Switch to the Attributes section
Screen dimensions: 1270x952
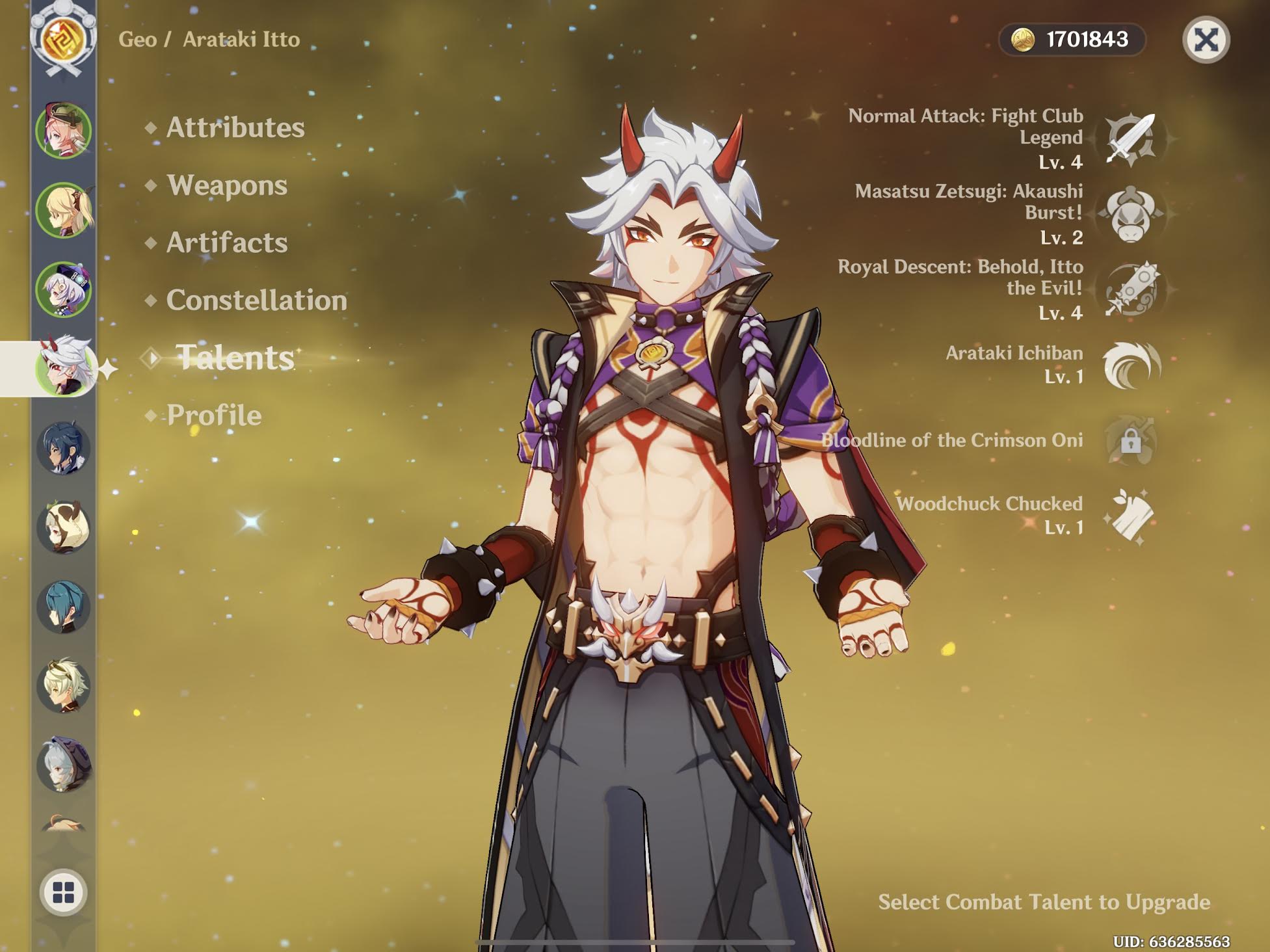tap(234, 127)
